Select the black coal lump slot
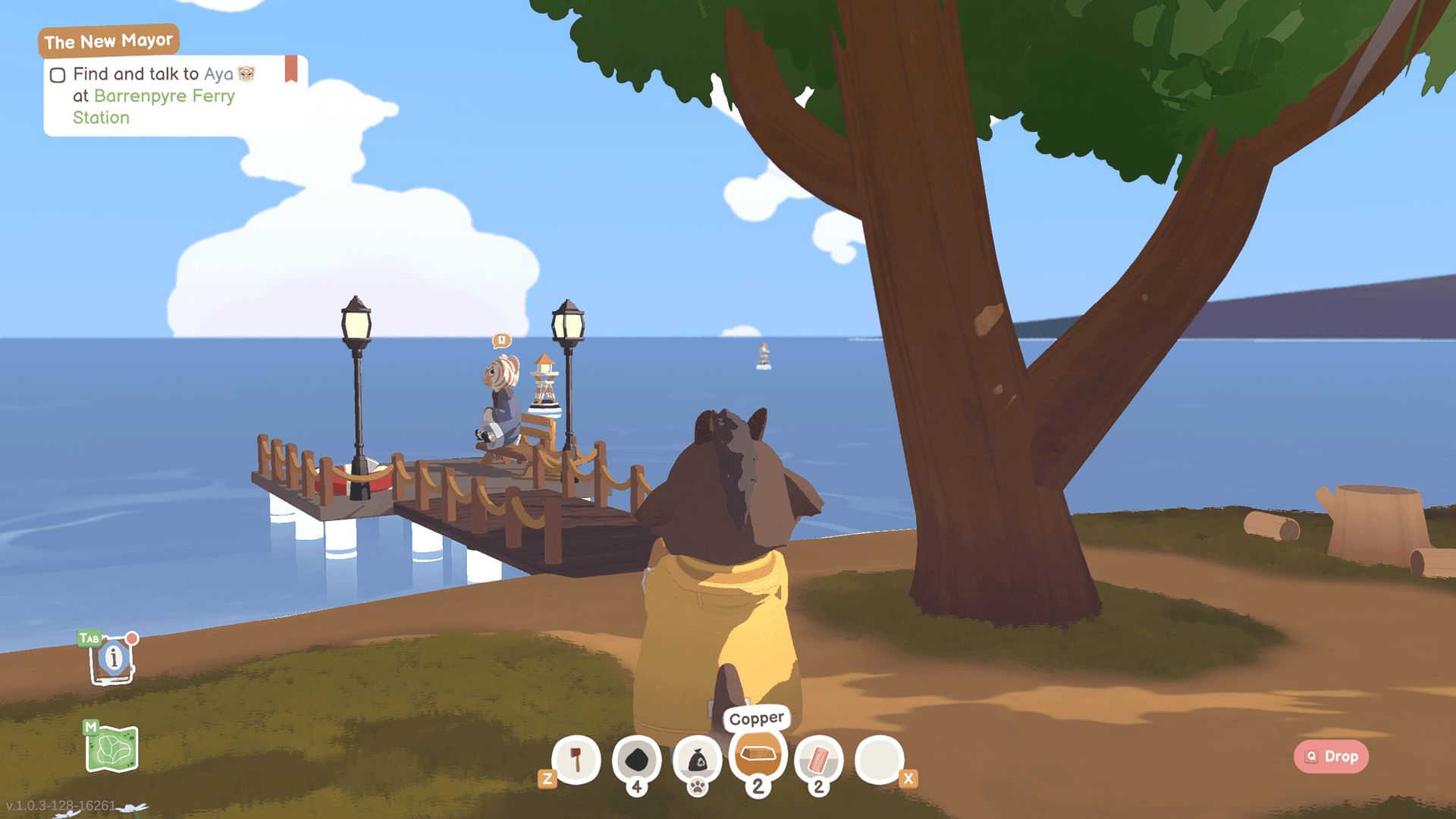The width and height of the screenshot is (1456, 819). point(636,759)
